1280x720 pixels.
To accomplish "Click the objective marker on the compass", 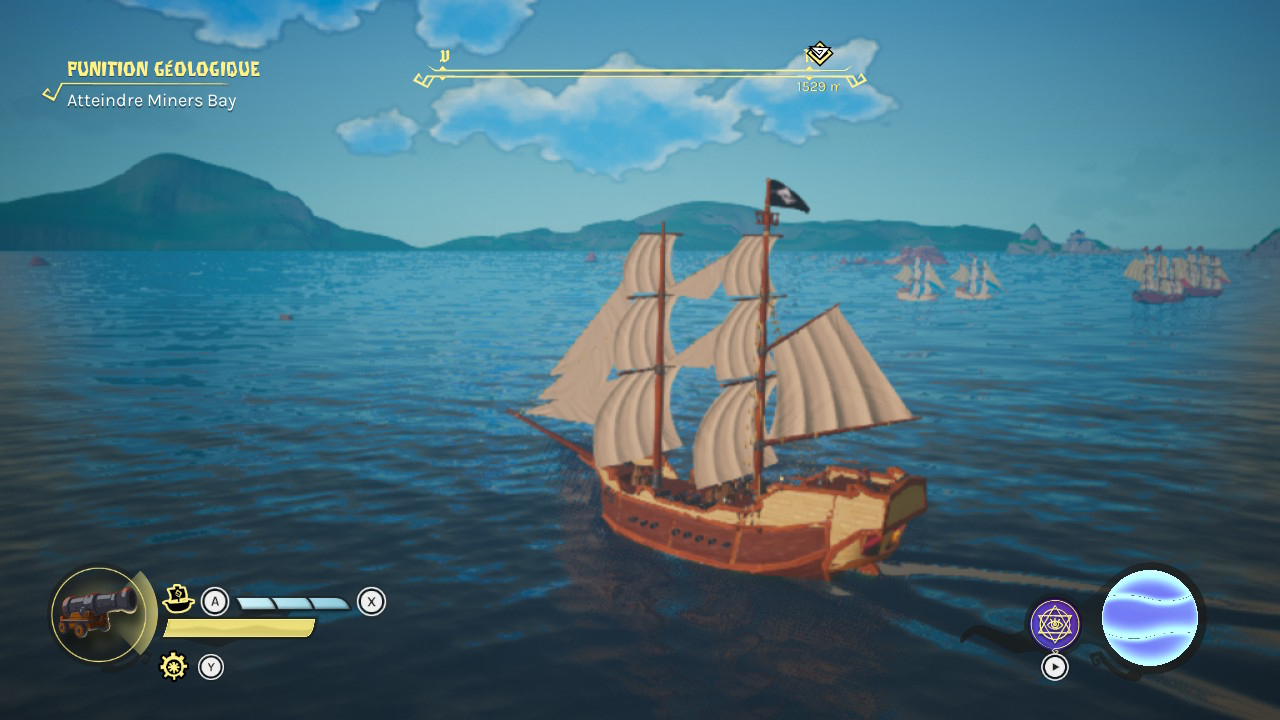I will 819,53.
